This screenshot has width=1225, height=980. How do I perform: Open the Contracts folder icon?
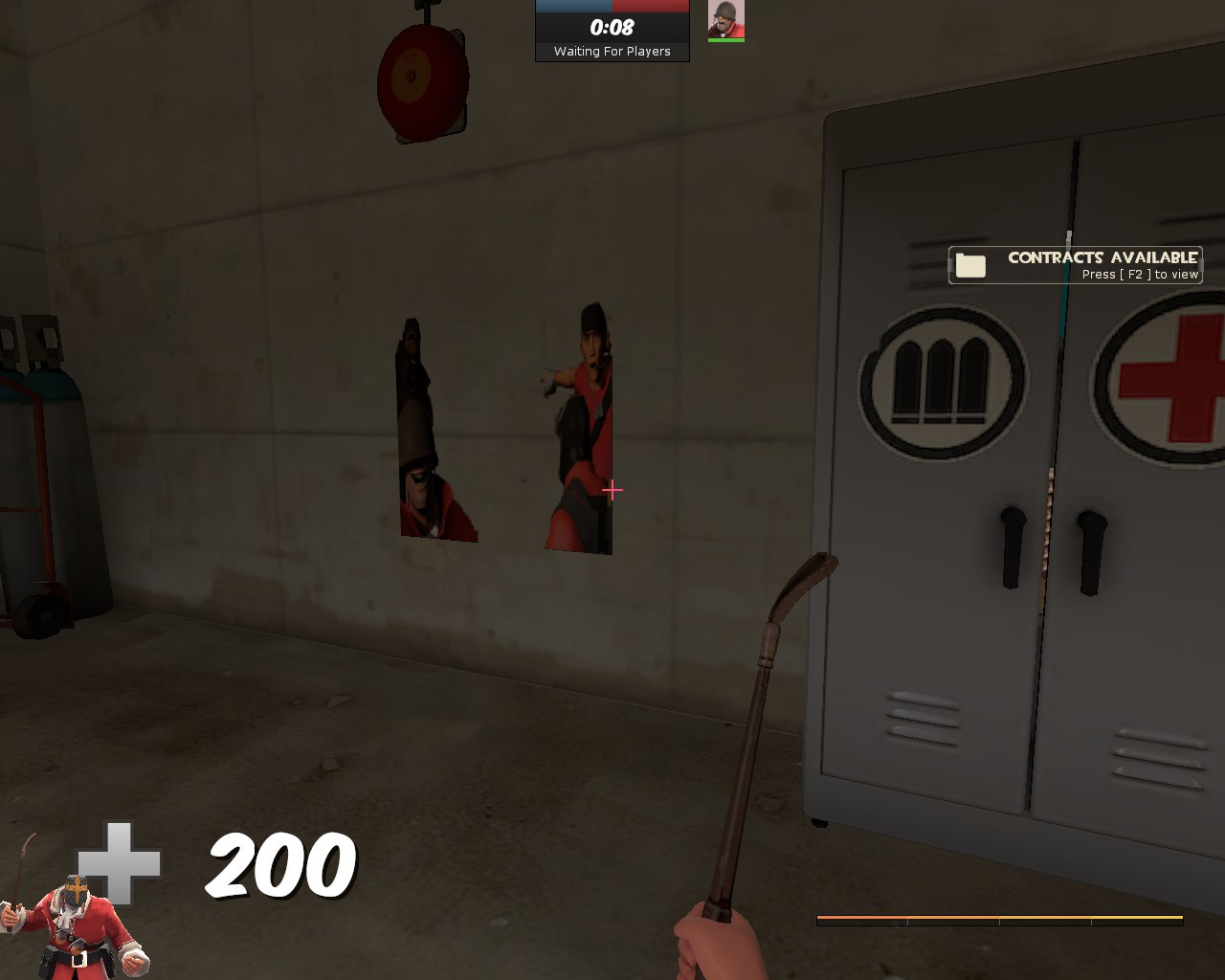(972, 265)
